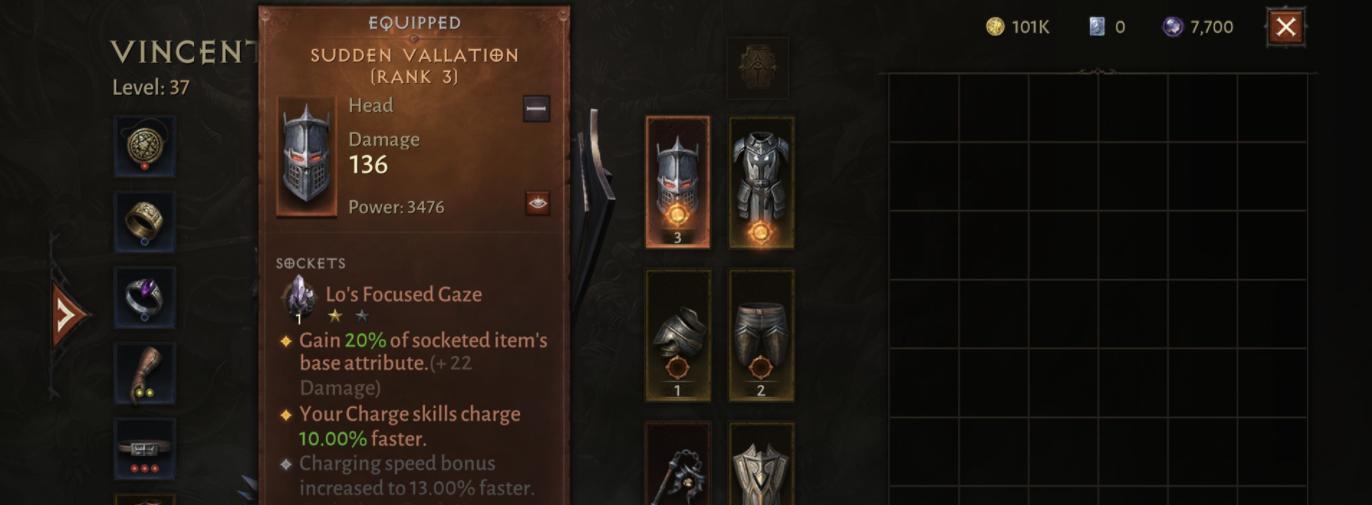Select the purple gem ring slot
This screenshot has width=1372, height=505.
[145, 297]
